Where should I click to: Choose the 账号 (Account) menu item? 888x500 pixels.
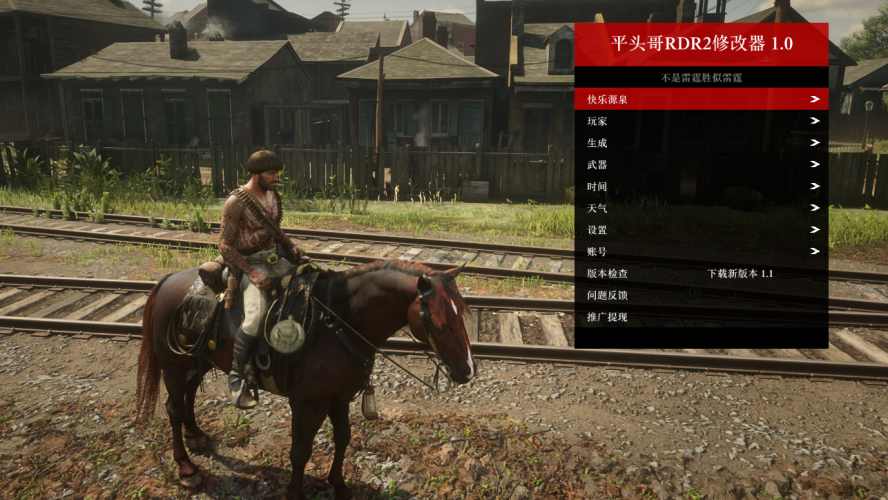pos(700,252)
